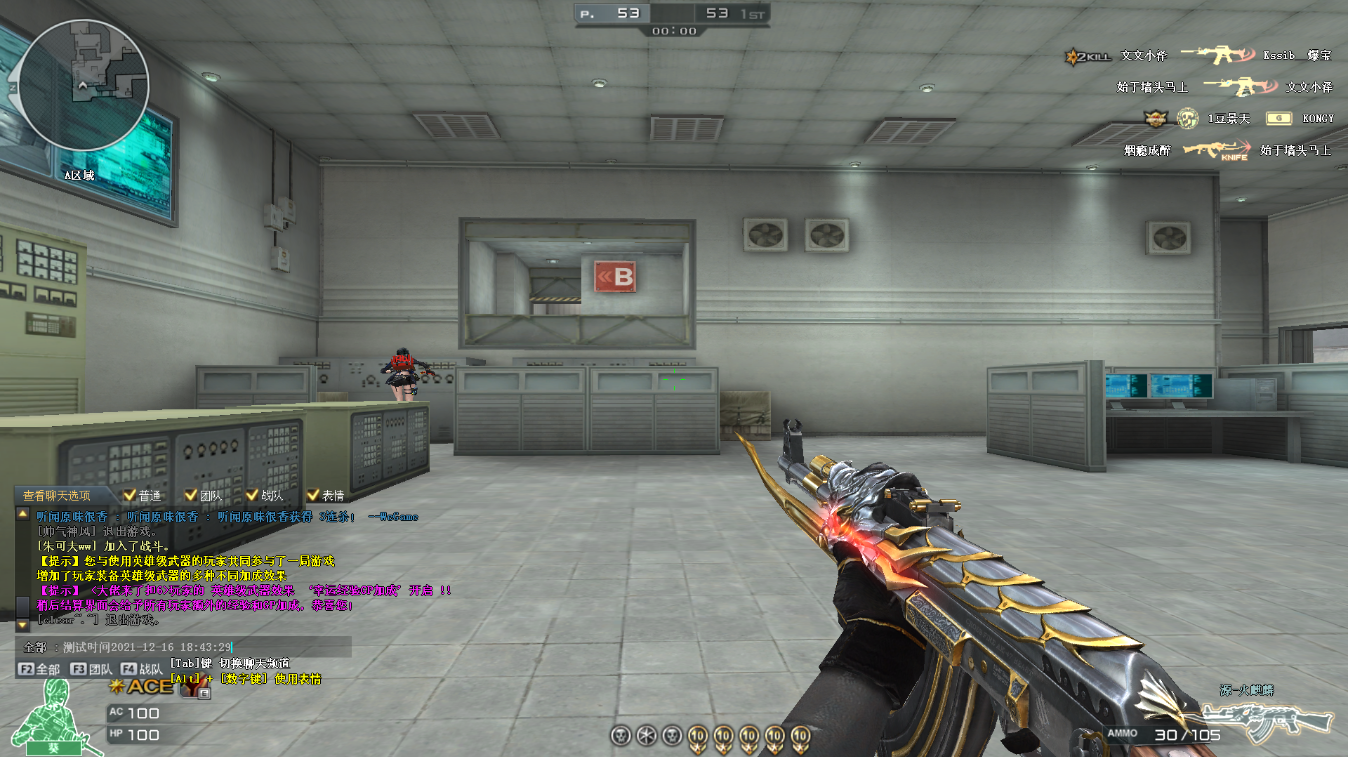Toggle the 普通 chat filter checkbox
The image size is (1348, 757).
[x=130, y=495]
